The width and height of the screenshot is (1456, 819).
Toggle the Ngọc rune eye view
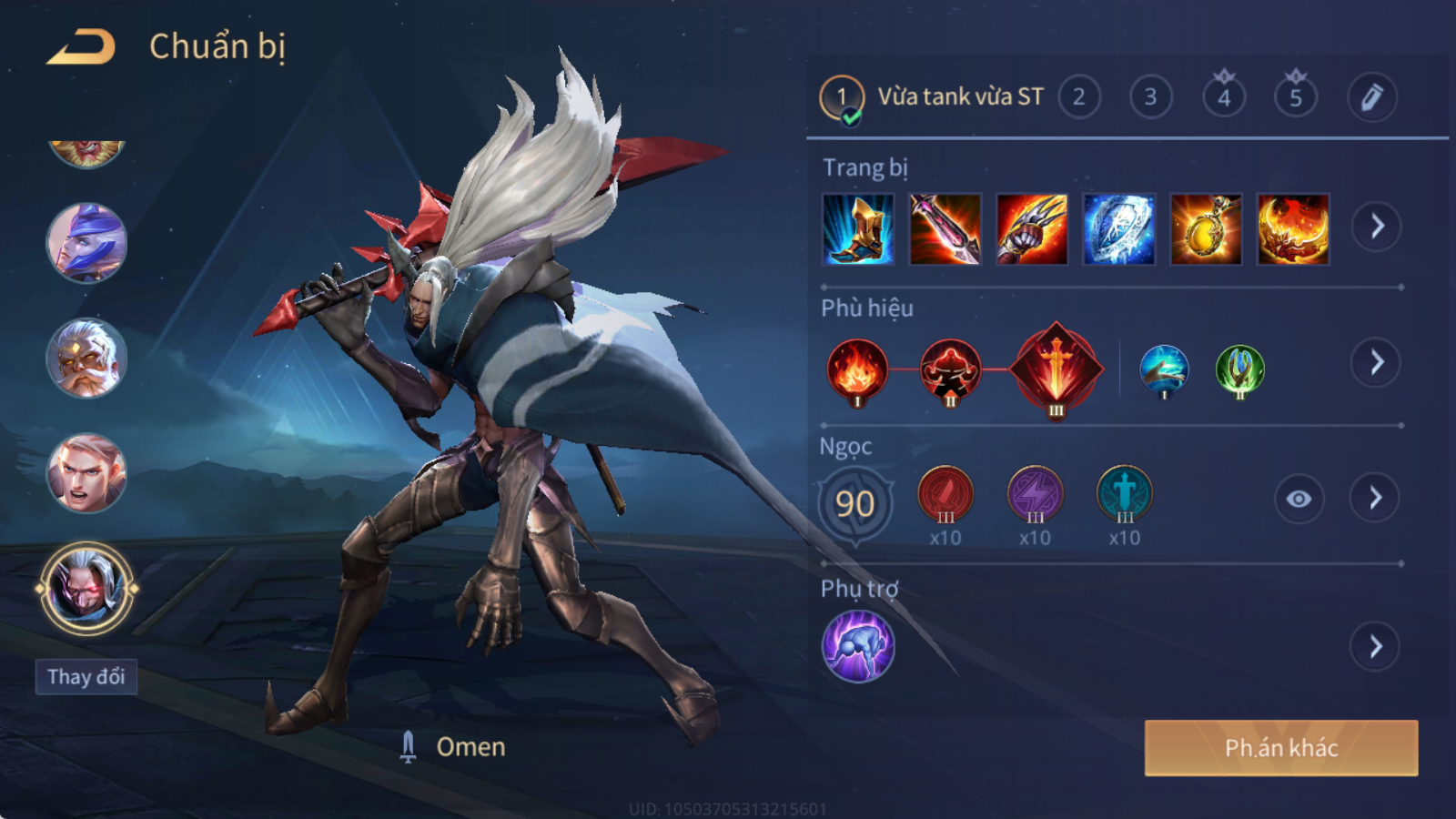1299,499
